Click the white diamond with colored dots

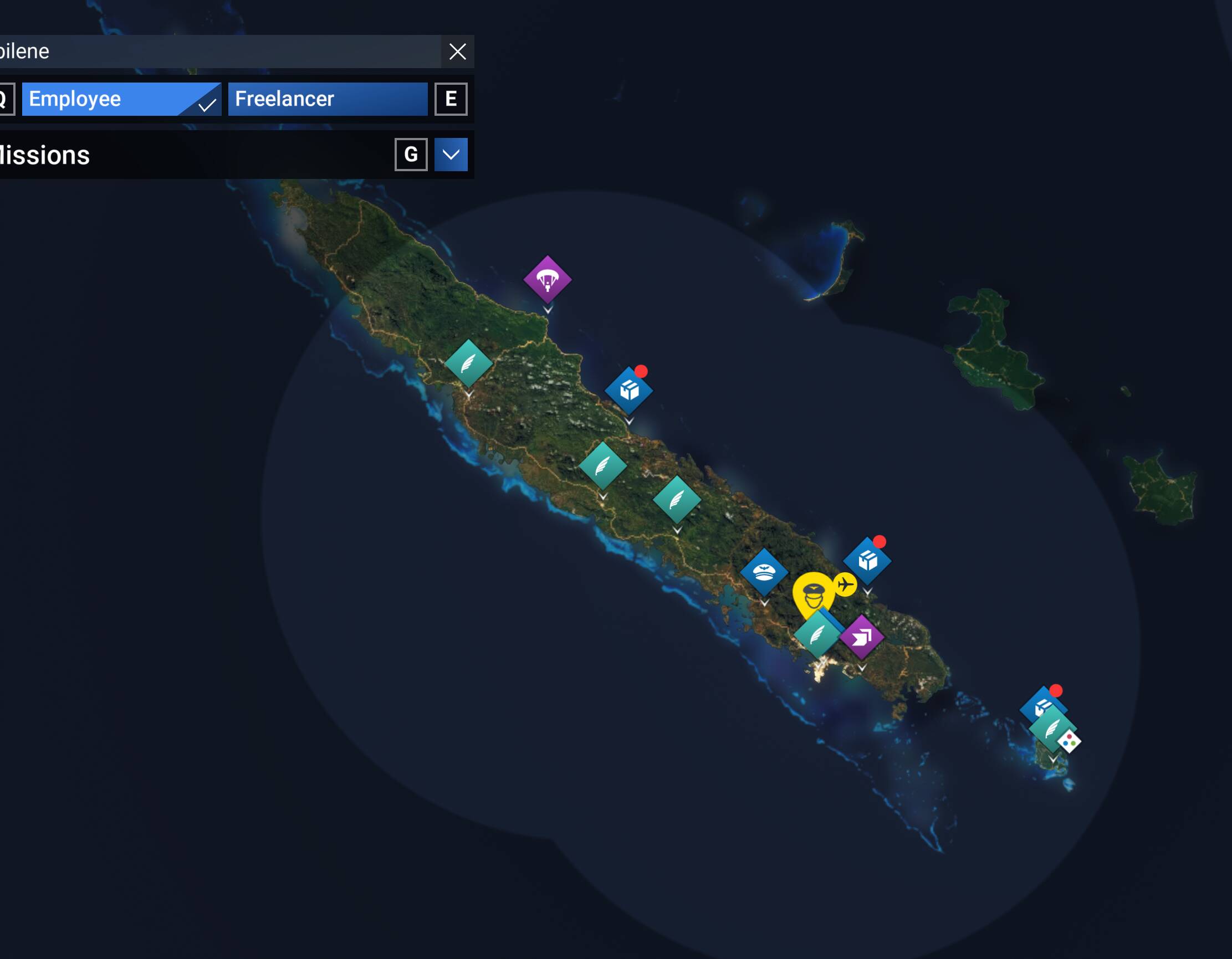click(x=1069, y=741)
